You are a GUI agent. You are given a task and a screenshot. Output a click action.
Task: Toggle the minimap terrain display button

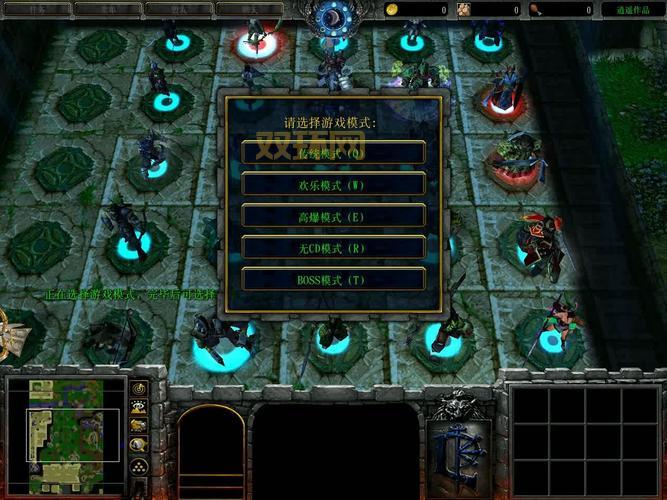pyautogui.click(x=139, y=407)
